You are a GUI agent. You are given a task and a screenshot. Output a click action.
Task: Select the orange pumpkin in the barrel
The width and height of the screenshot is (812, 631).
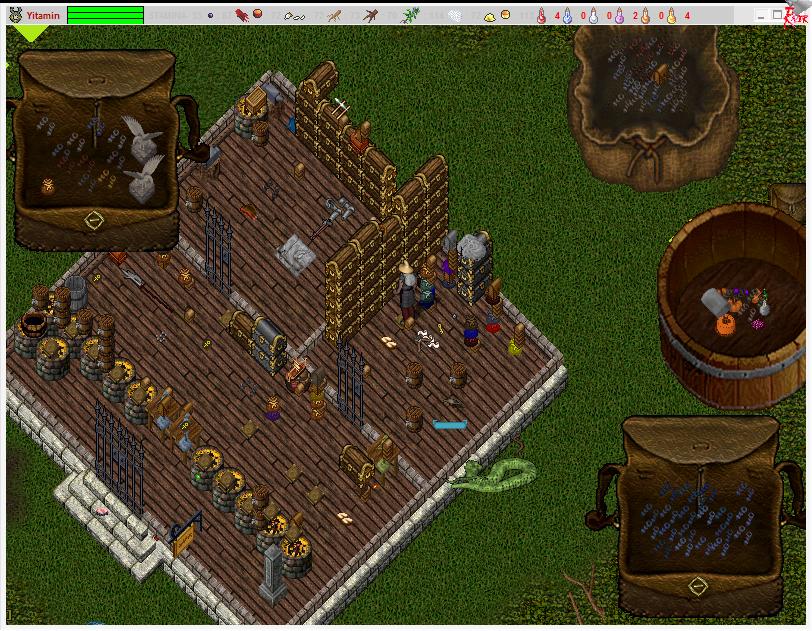(x=725, y=325)
